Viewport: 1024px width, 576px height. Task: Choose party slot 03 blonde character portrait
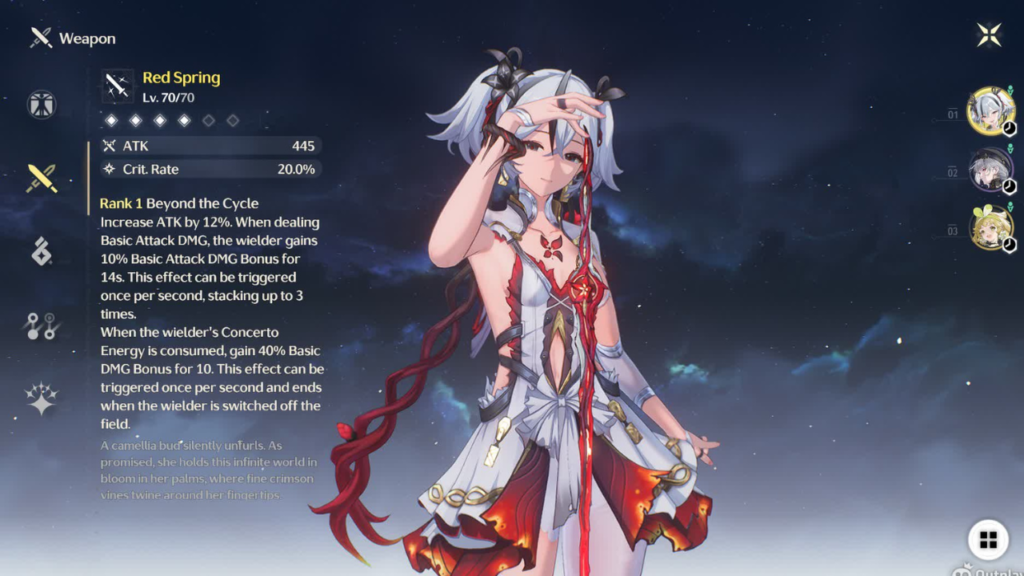pyautogui.click(x=990, y=227)
